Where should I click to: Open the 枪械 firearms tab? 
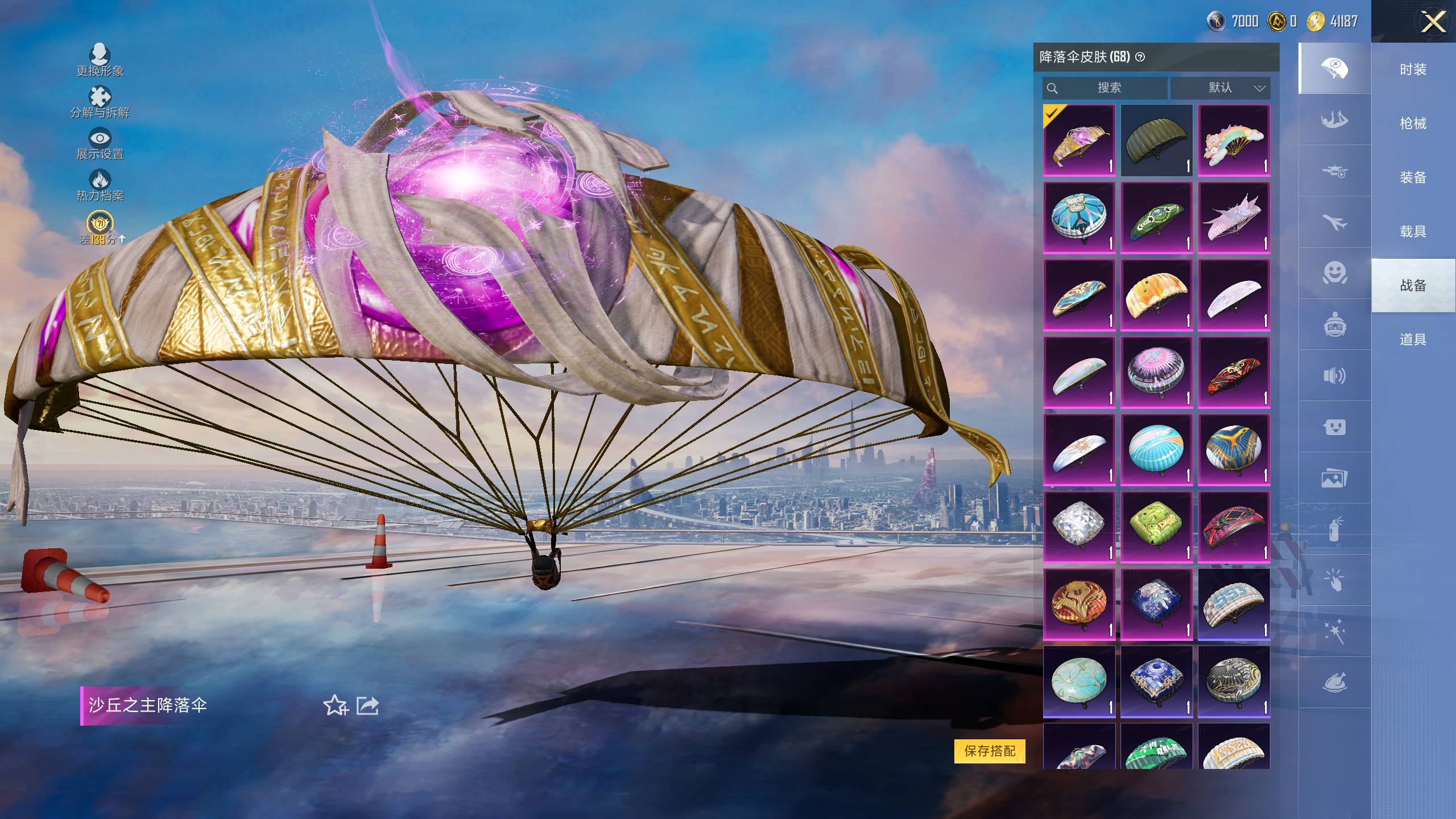click(1413, 123)
